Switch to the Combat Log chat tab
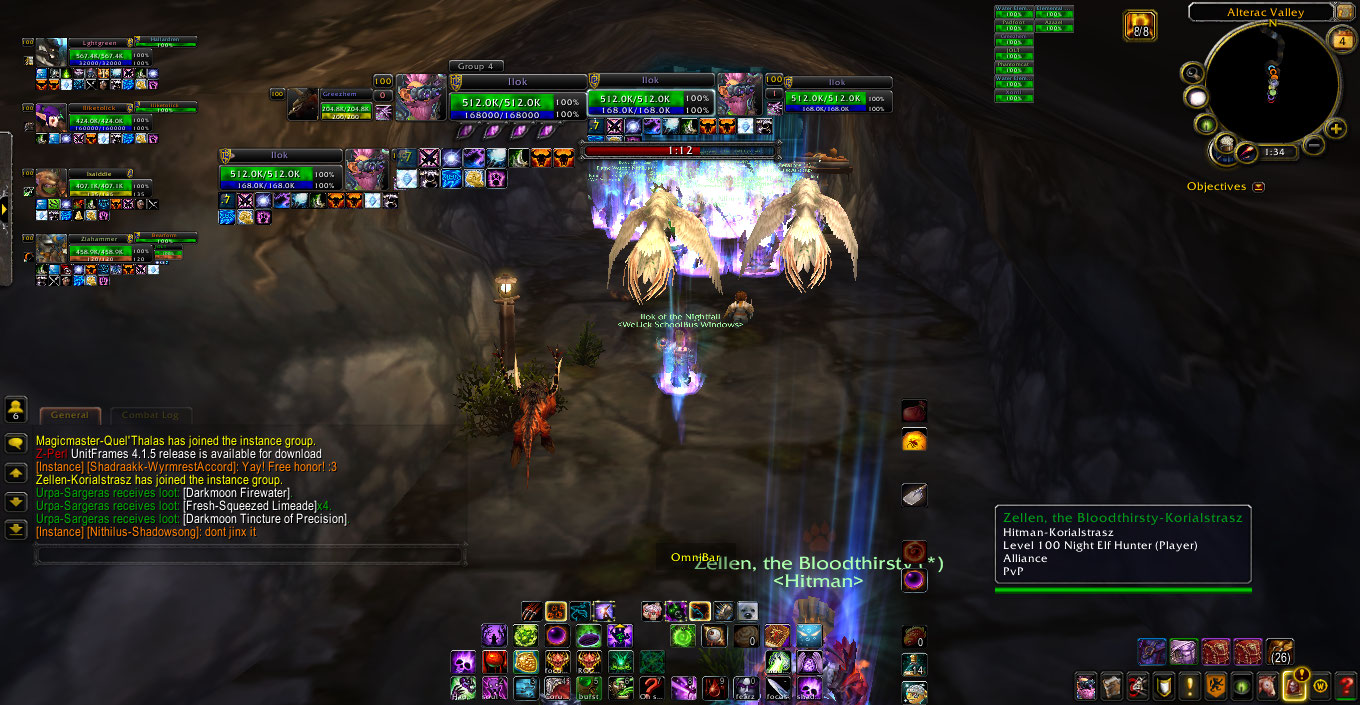 (151, 415)
